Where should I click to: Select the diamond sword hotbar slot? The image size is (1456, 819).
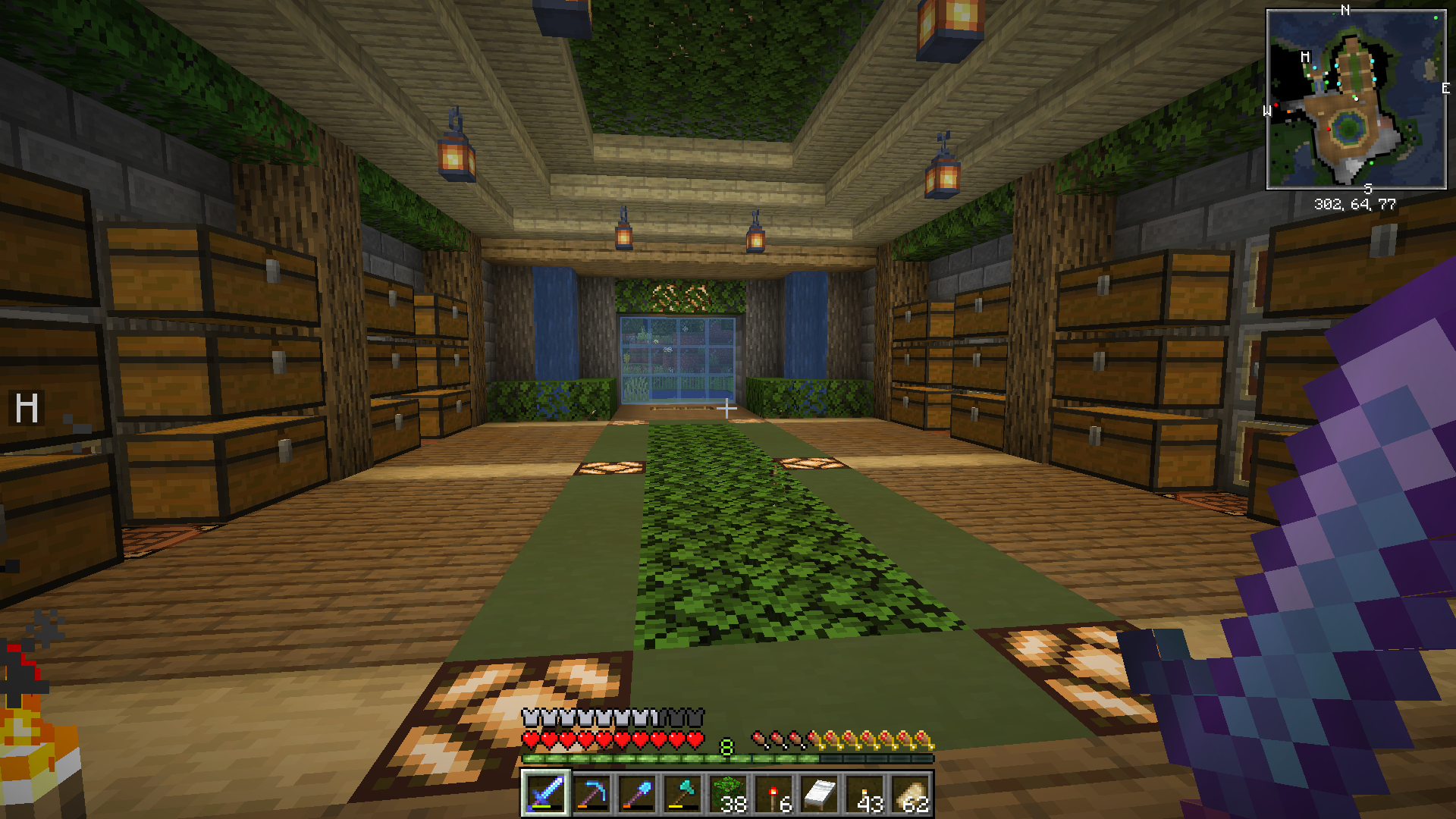tap(545, 794)
